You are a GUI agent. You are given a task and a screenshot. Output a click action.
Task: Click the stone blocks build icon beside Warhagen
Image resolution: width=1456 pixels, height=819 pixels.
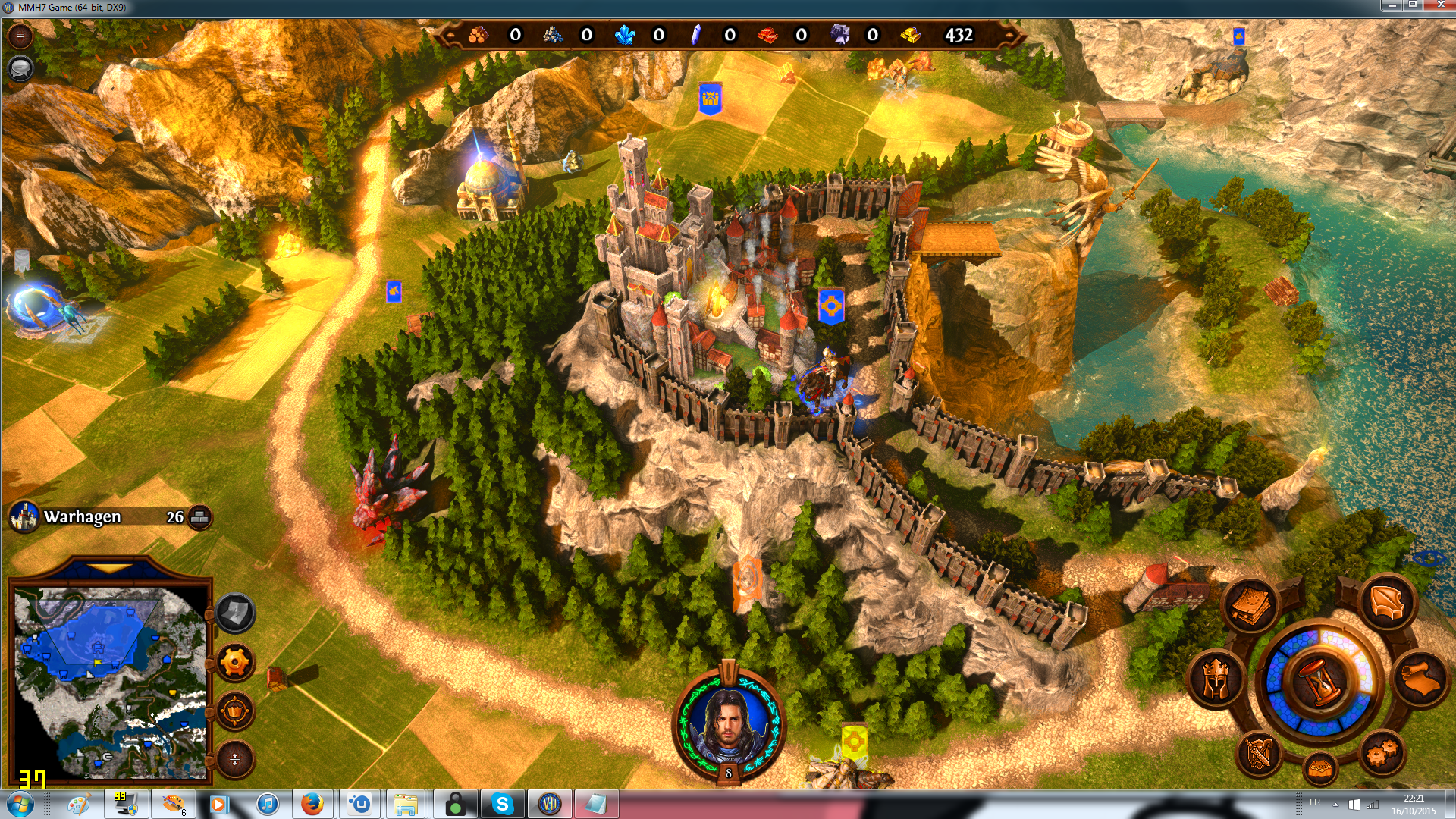point(199,517)
